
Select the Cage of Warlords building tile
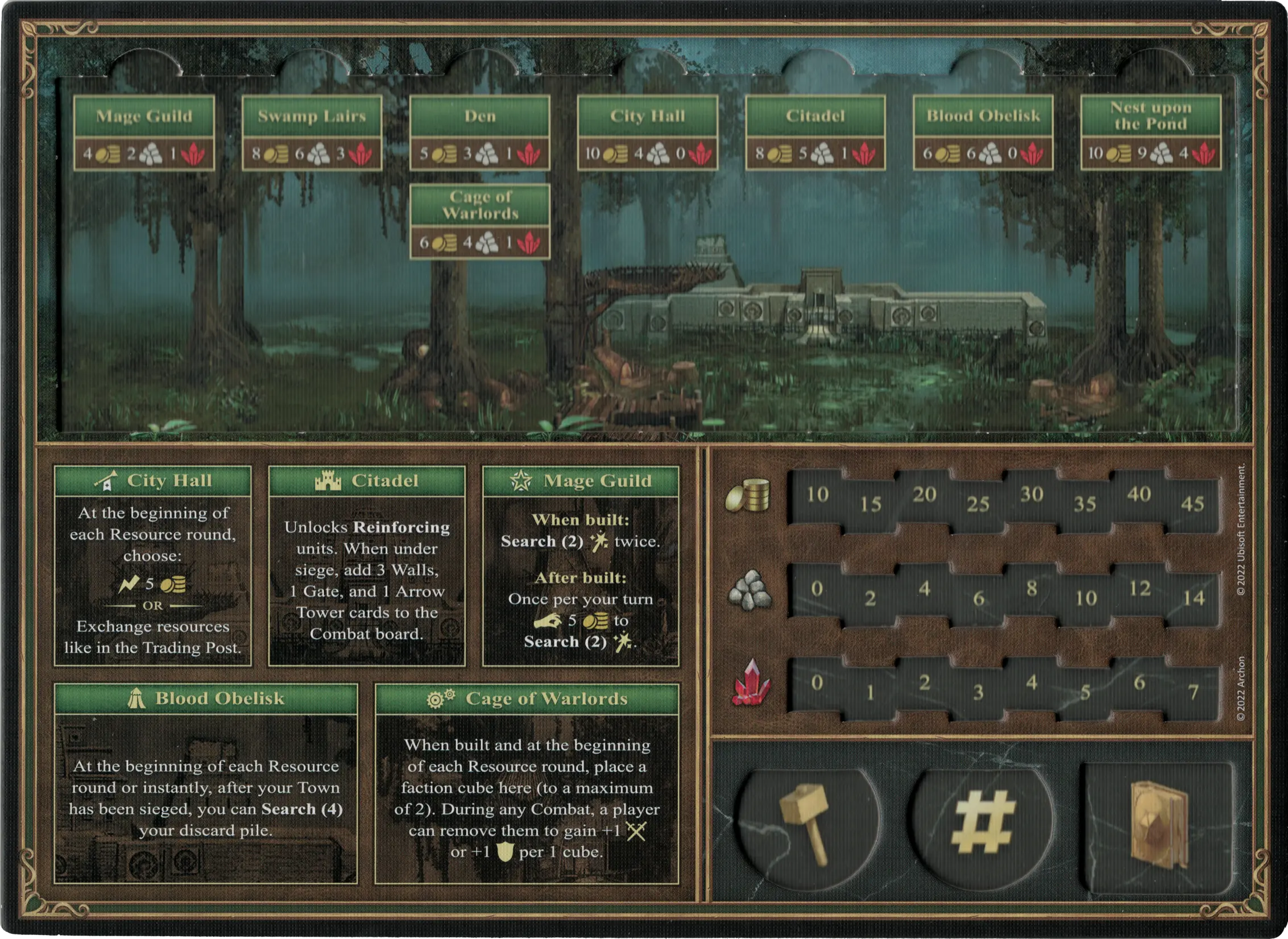[x=479, y=221]
